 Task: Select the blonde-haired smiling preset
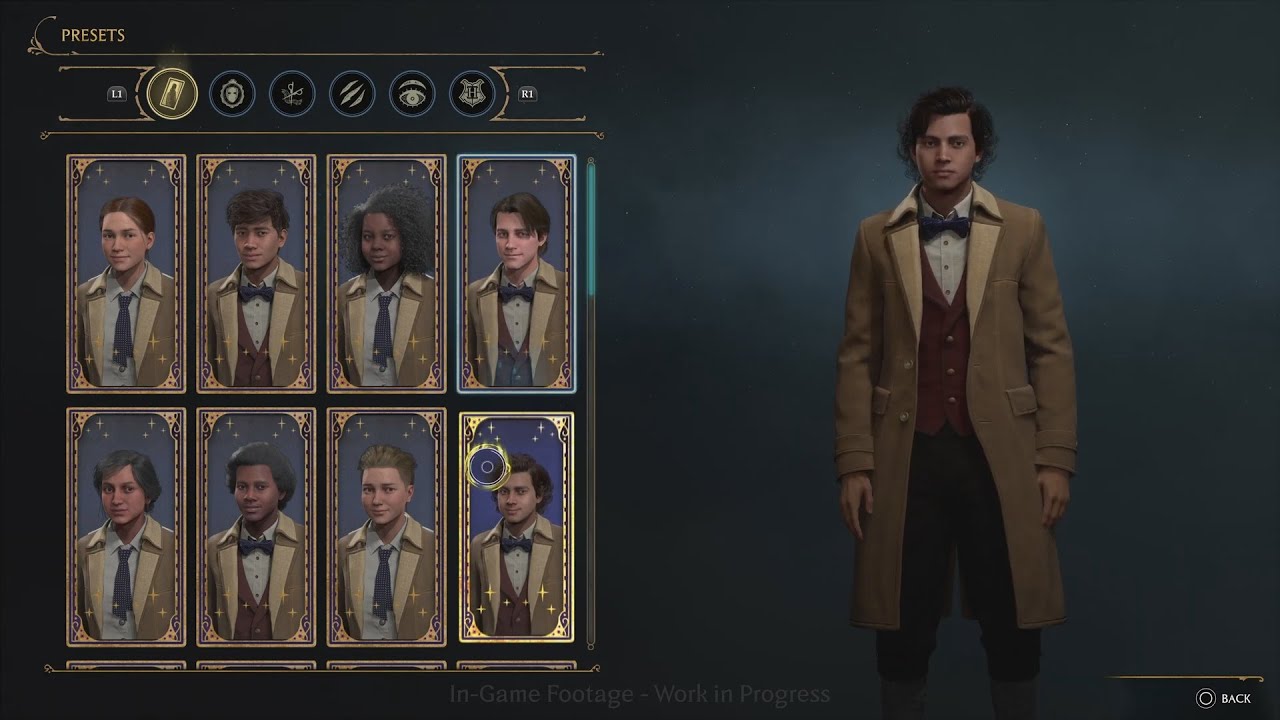click(x=386, y=530)
